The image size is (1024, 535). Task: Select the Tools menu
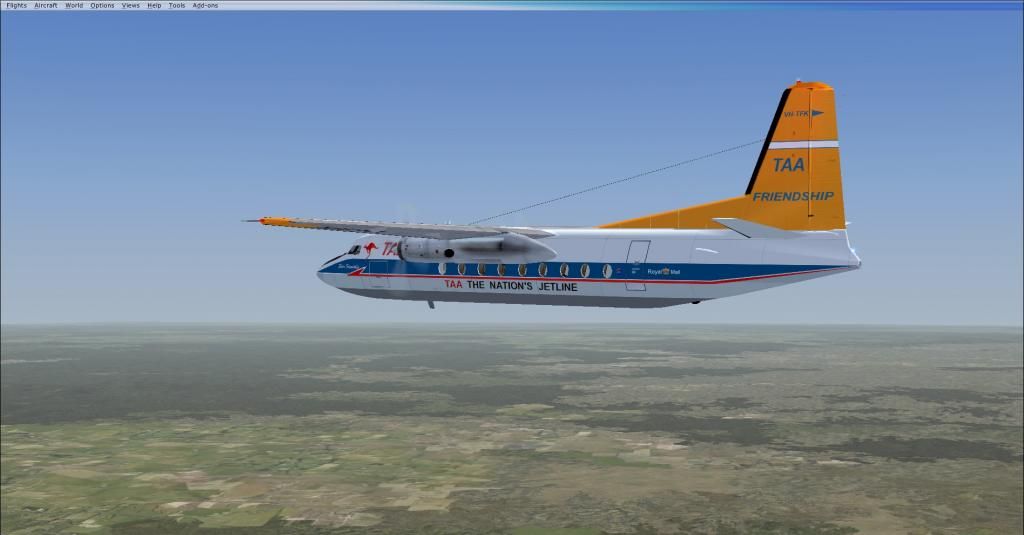[x=177, y=5]
